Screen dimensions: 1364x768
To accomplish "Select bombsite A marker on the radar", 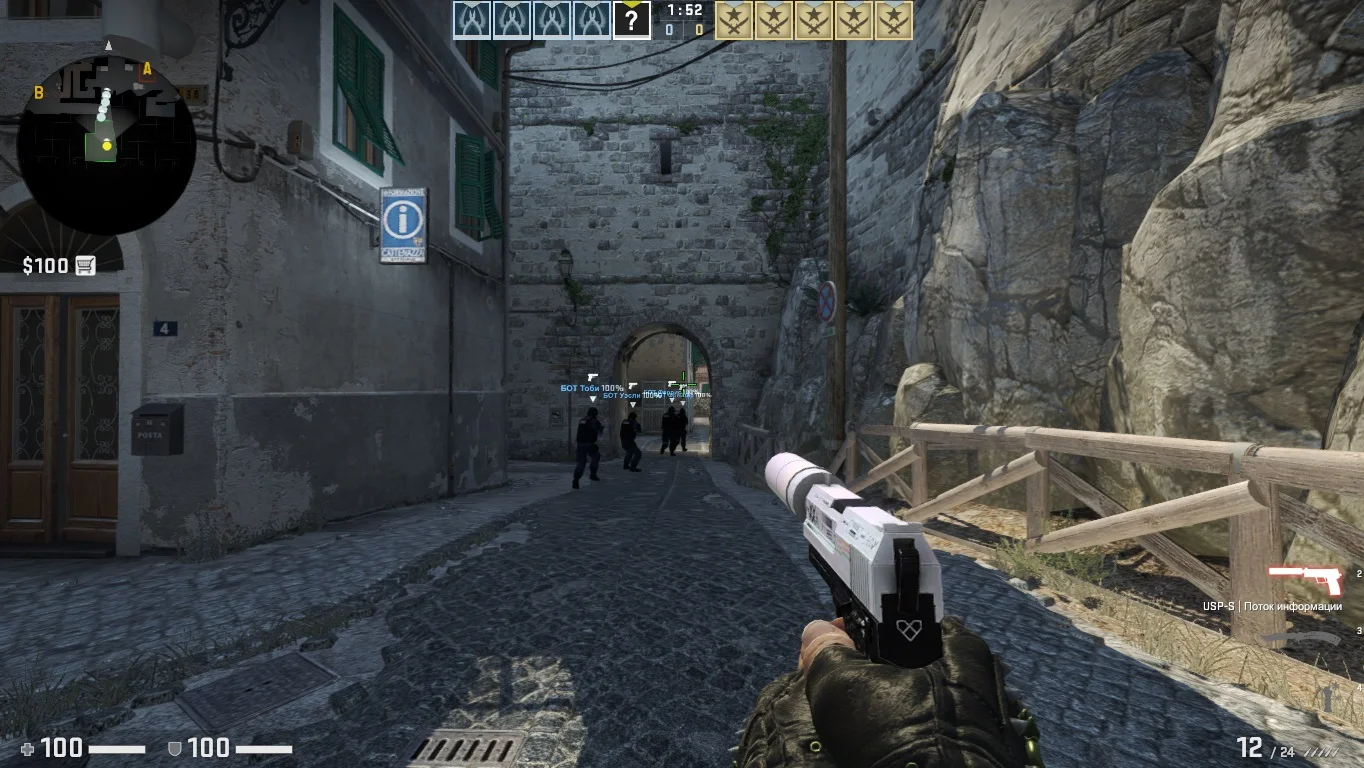I will (x=147, y=69).
